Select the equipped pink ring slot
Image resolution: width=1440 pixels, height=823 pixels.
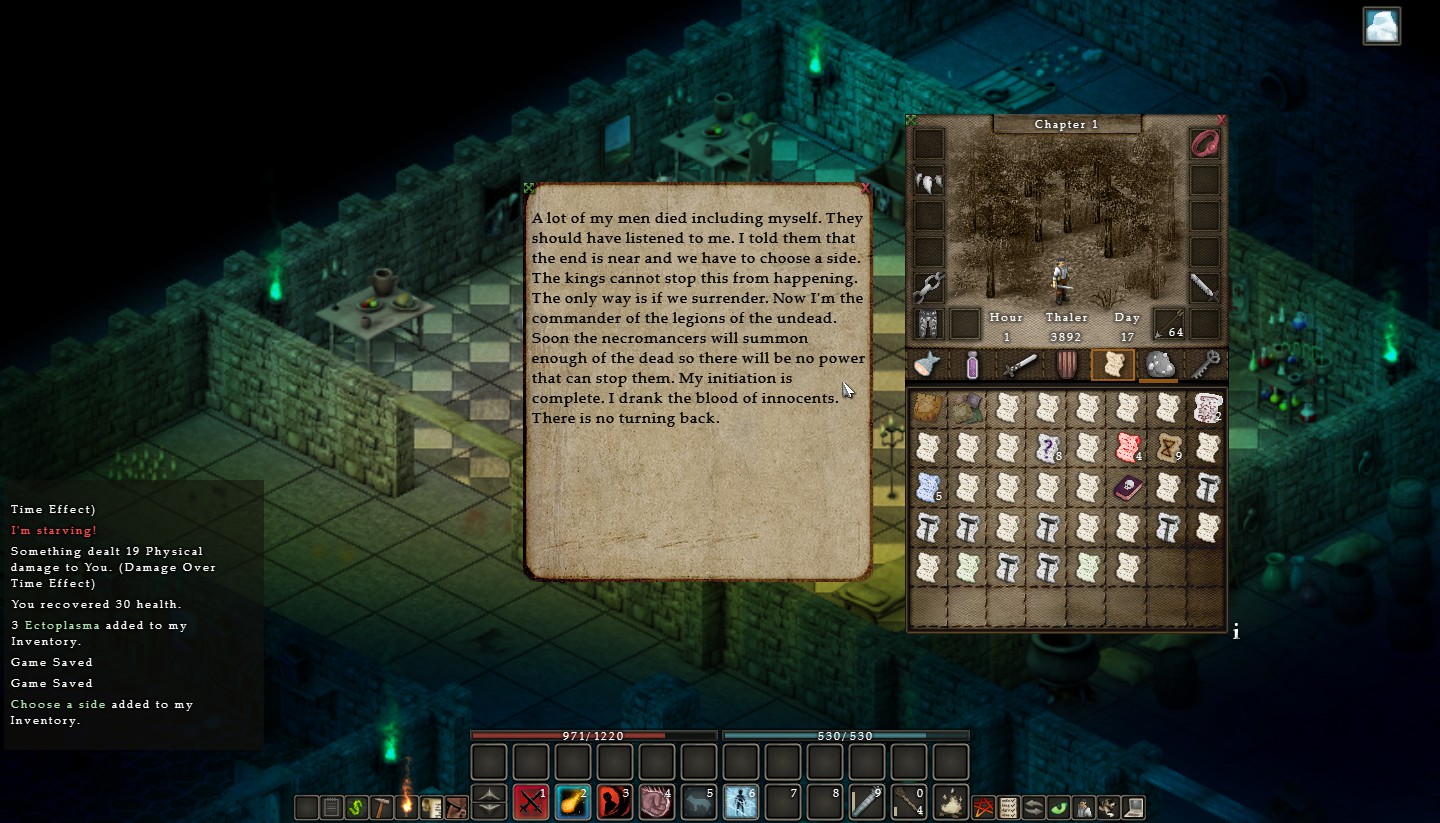pyautogui.click(x=1204, y=143)
